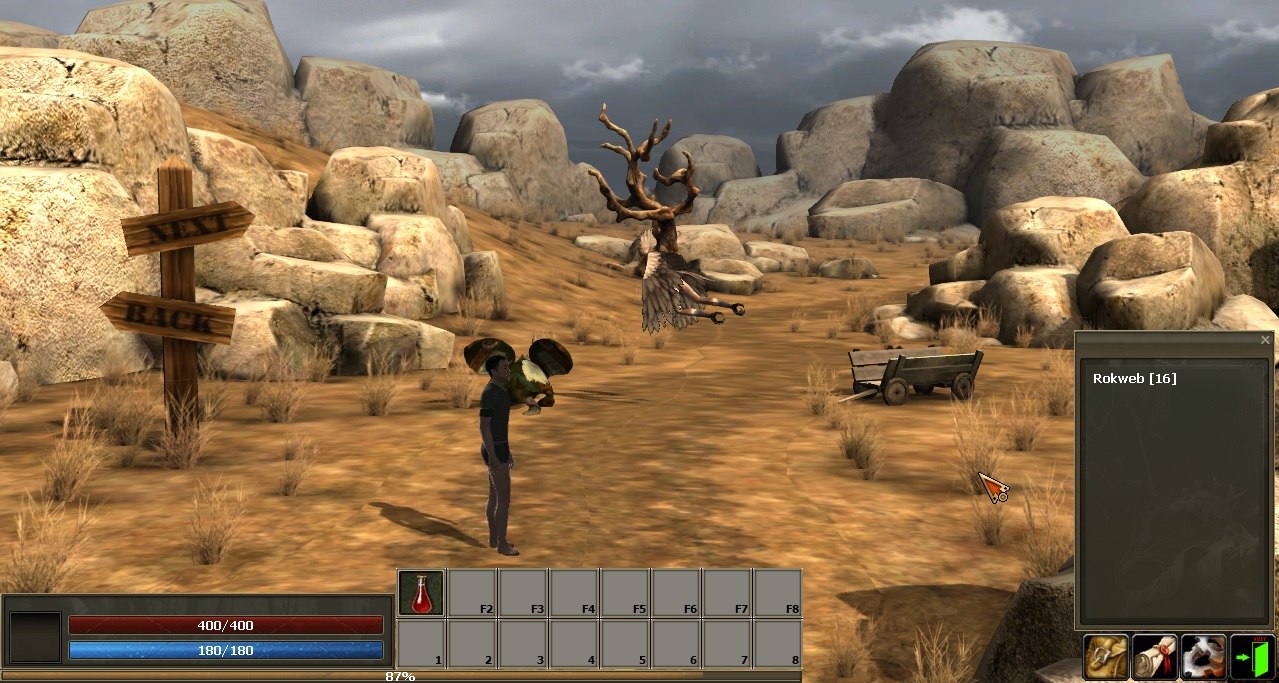Viewport: 1279px width, 683px height.
Task: Click the white mask icon
Action: (1203, 657)
